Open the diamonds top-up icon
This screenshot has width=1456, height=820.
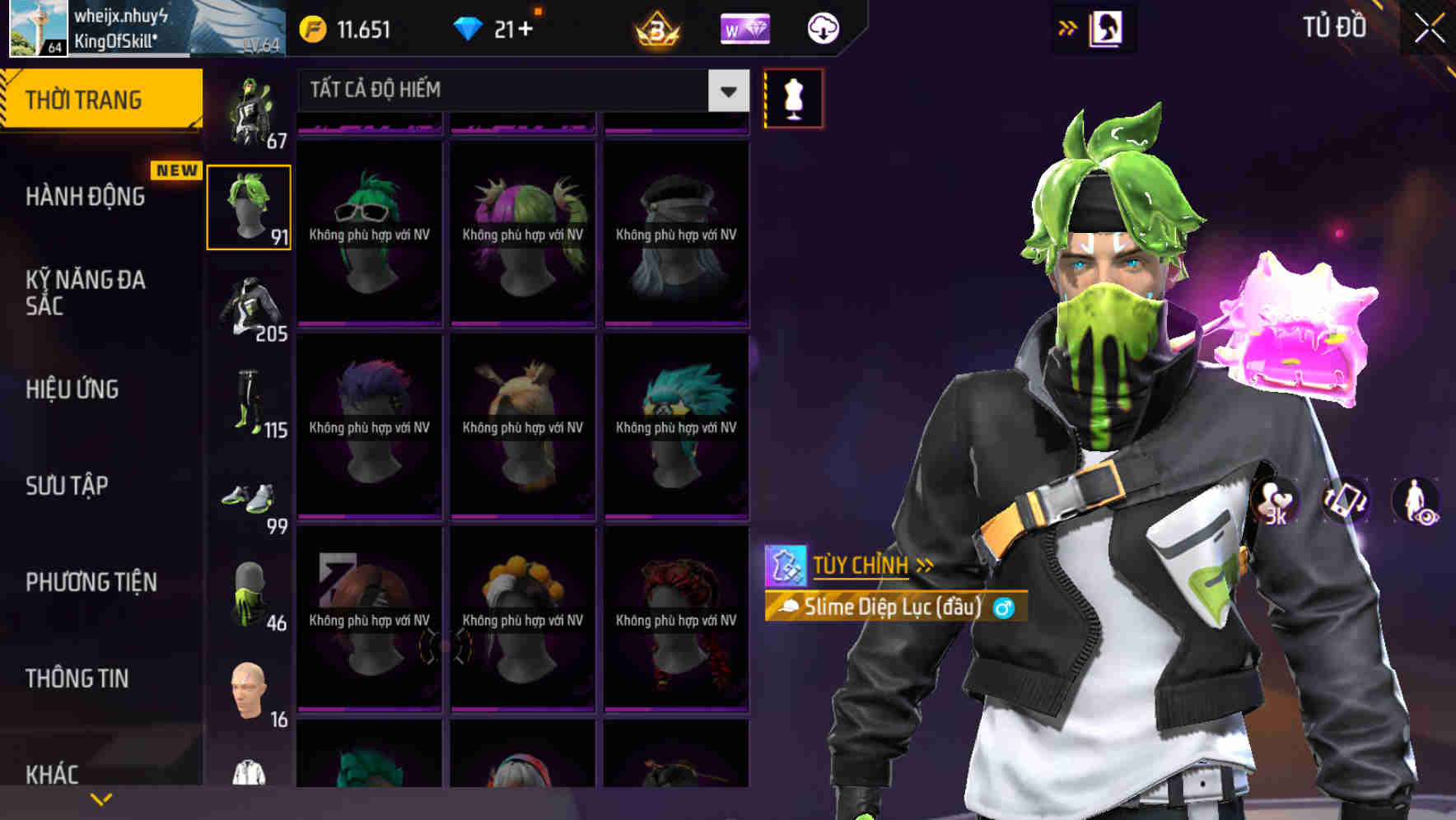(x=469, y=27)
